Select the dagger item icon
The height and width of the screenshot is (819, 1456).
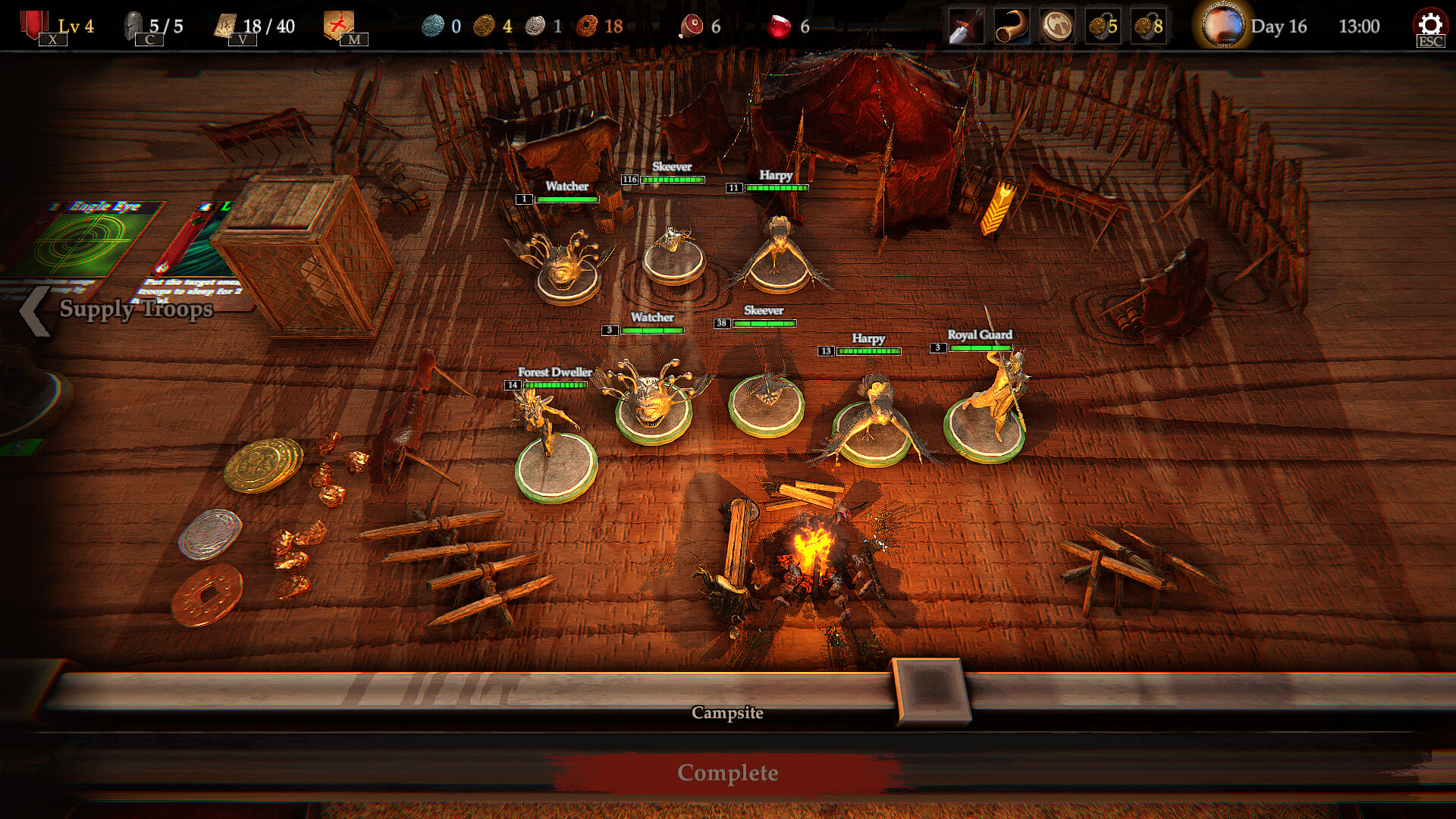pos(966,27)
